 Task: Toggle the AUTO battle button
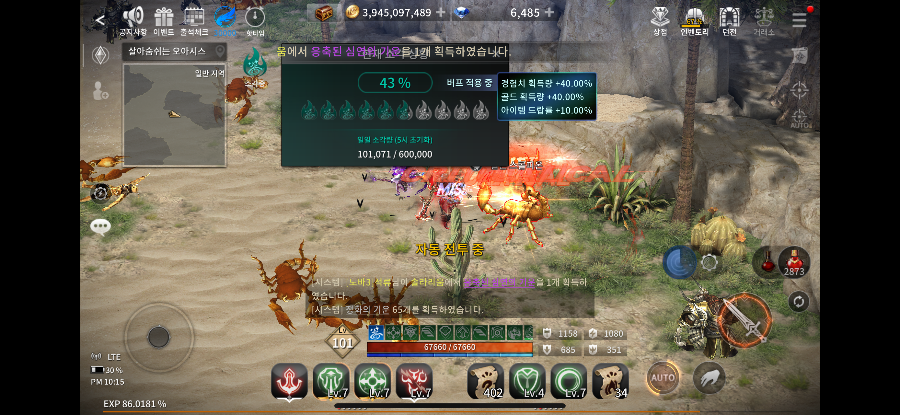coord(662,377)
